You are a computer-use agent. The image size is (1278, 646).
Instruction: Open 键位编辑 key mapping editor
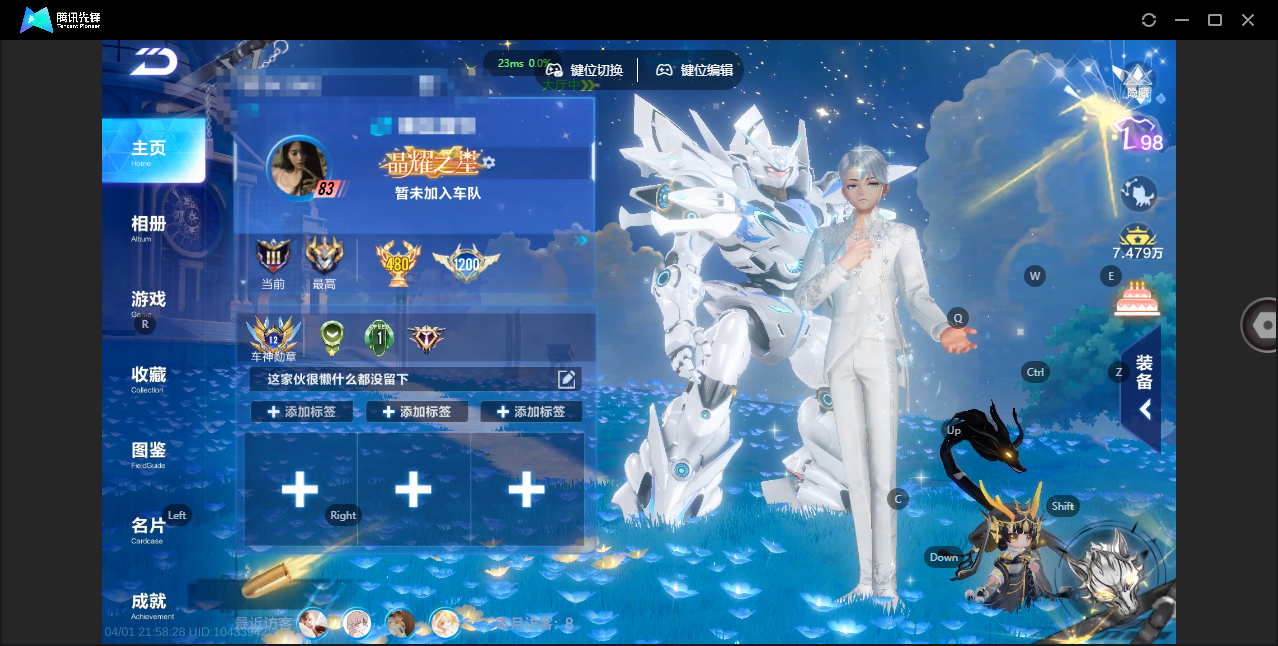pyautogui.click(x=695, y=70)
